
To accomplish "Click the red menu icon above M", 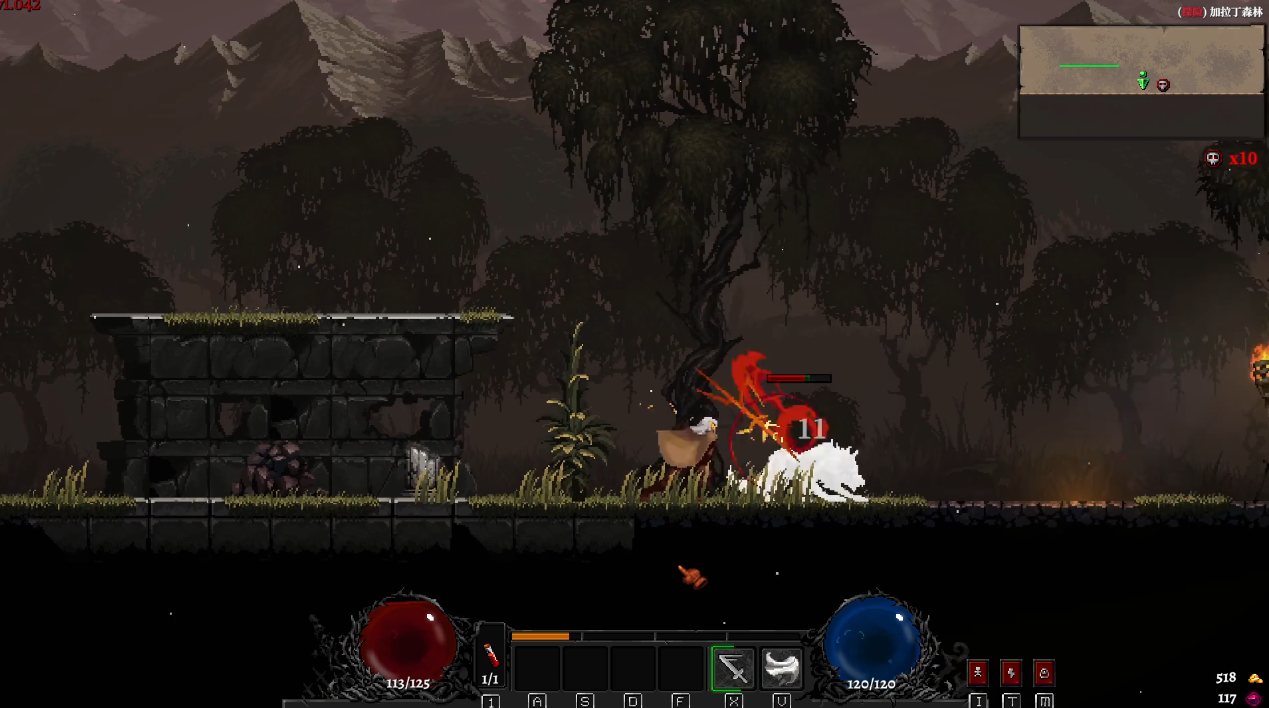I will (1044, 672).
